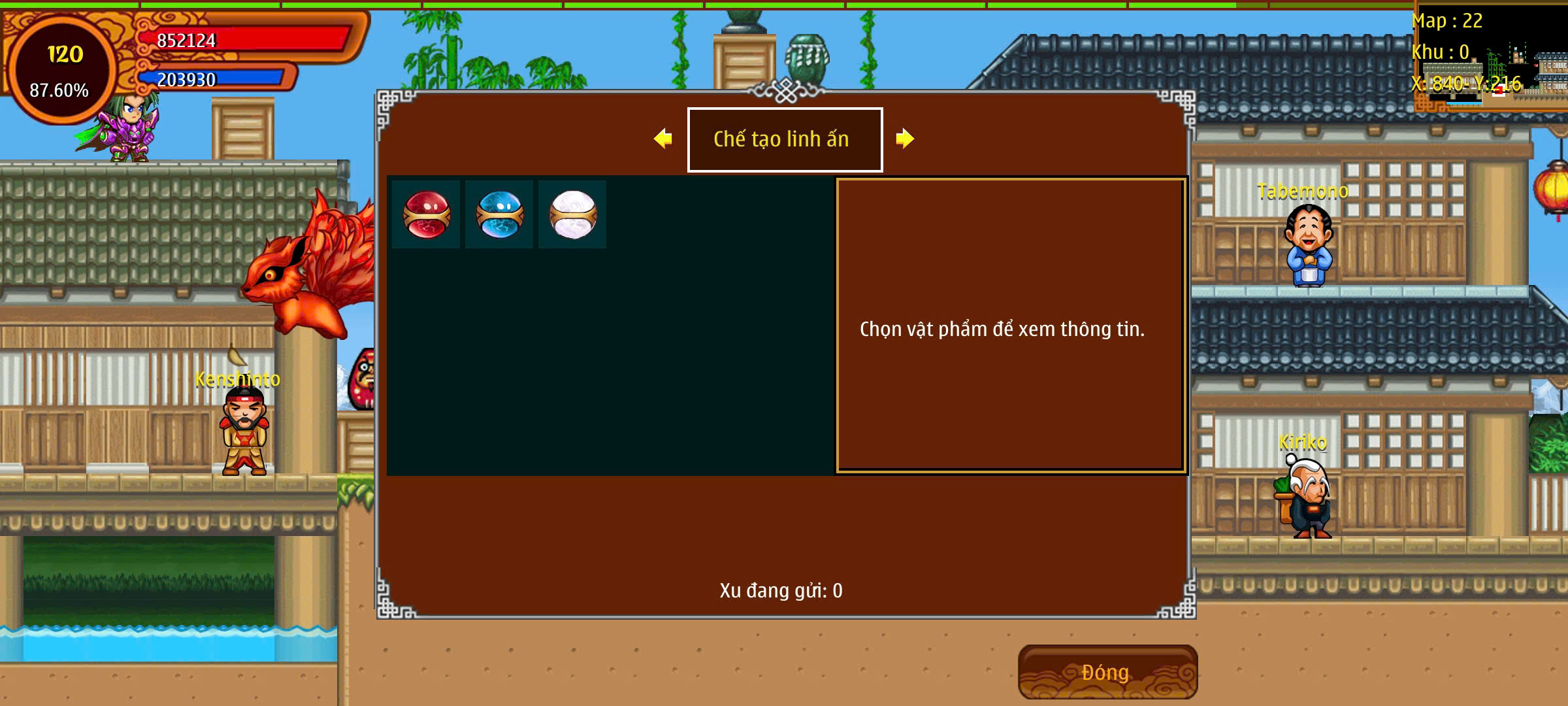1568x706 pixels.
Task: Select the red spirit orb slot
Action: [427, 214]
